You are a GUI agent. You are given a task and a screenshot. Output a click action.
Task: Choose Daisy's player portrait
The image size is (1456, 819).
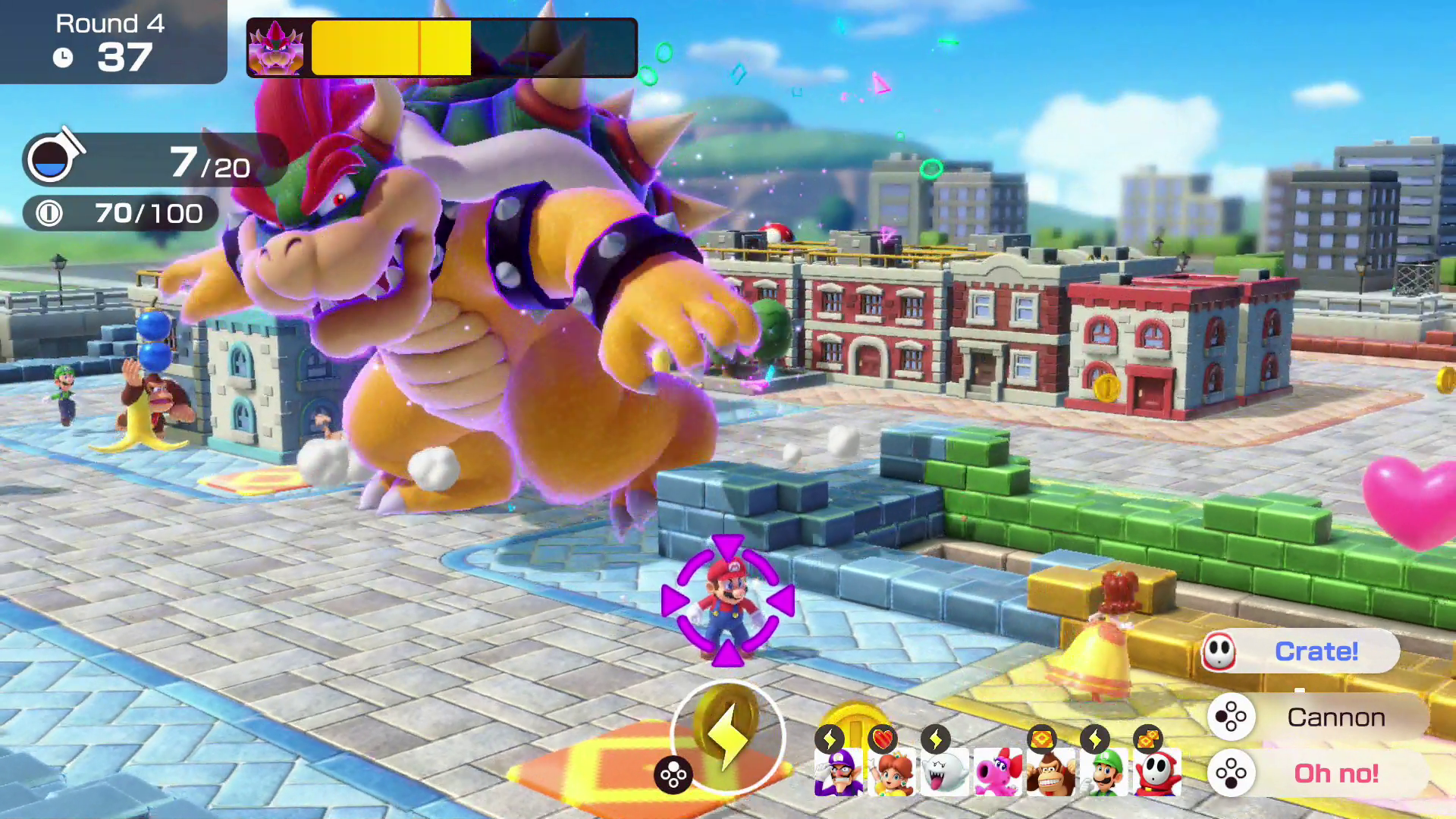(x=892, y=772)
